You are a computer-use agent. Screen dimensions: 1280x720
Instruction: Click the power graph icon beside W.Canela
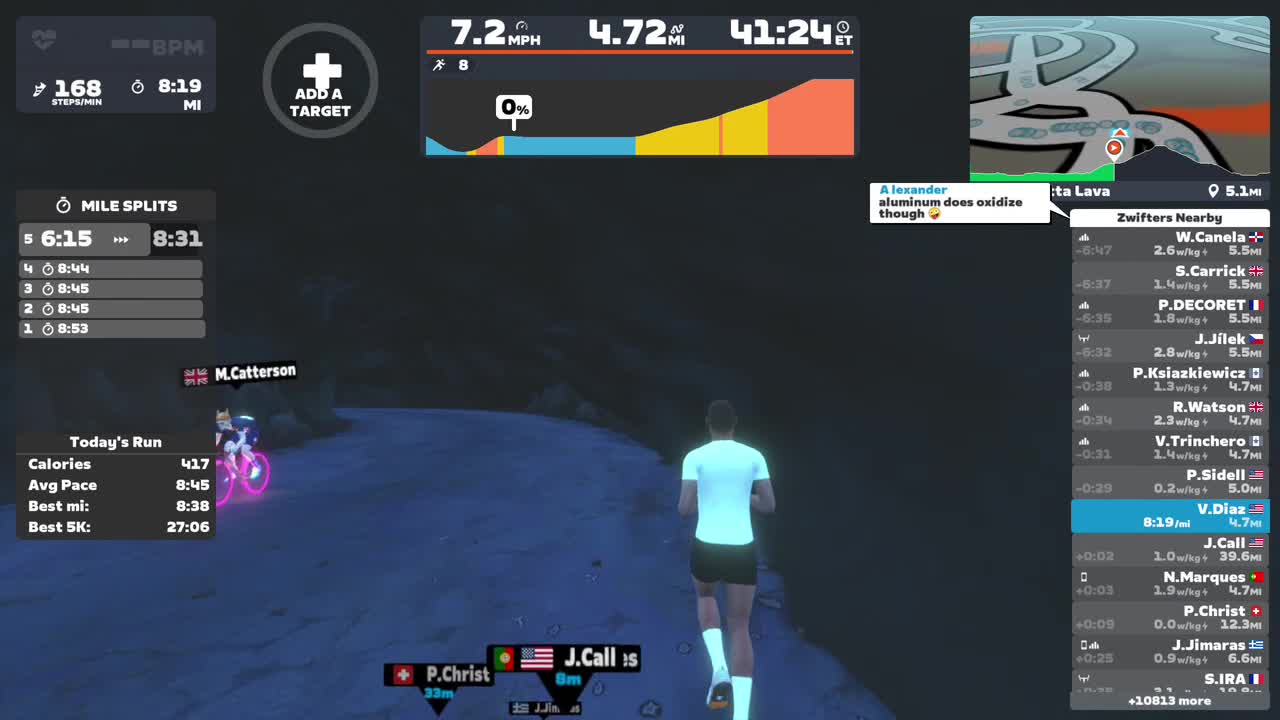coord(1084,238)
